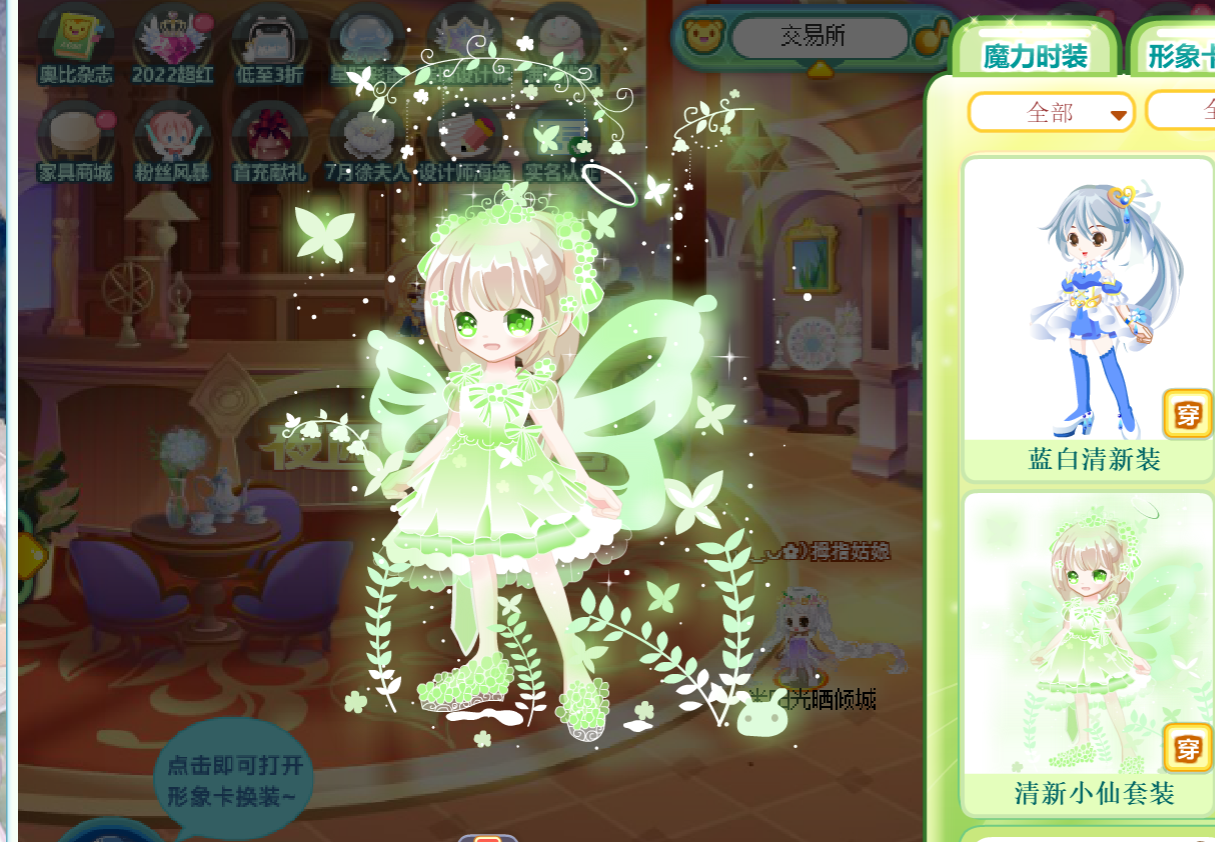
Task: Open the 低至3折 discount icon
Action: 268,42
